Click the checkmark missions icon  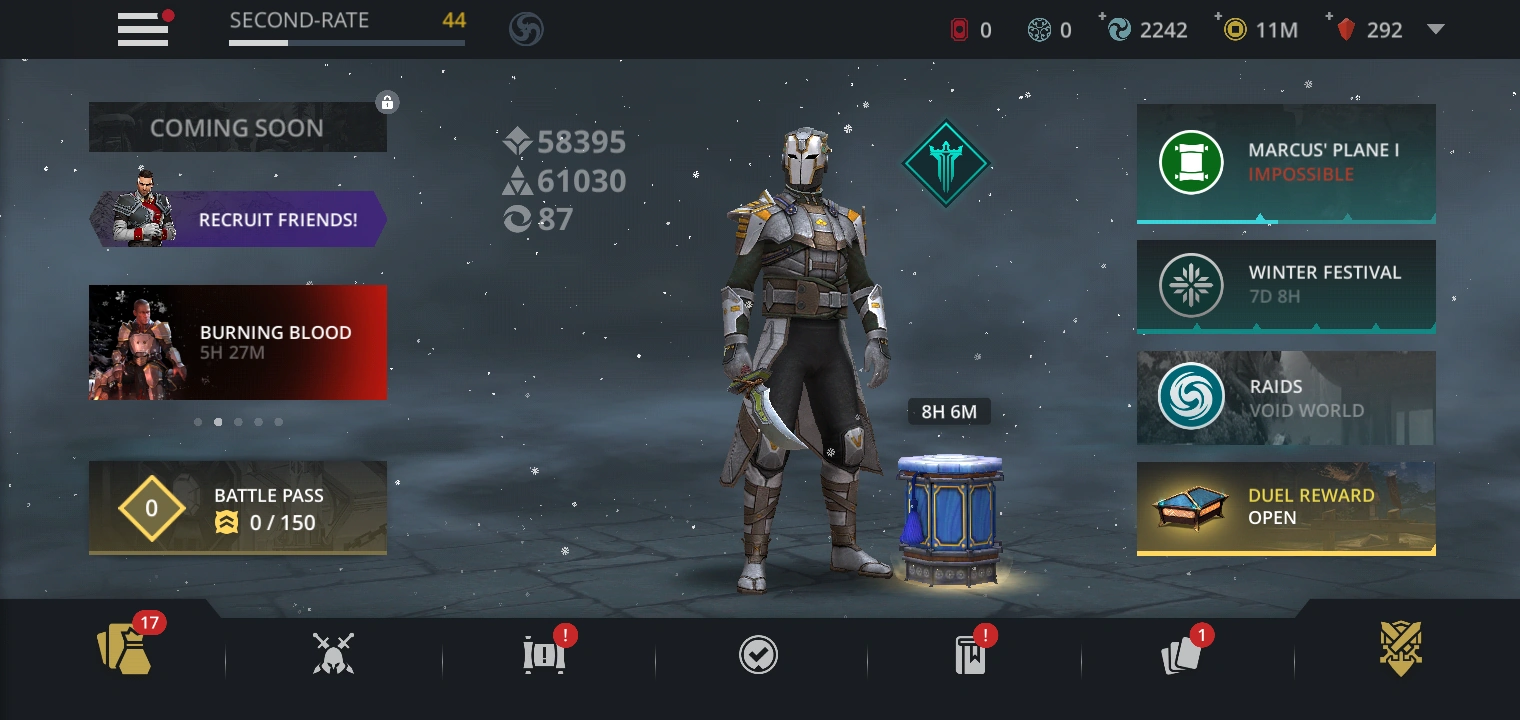[x=759, y=654]
